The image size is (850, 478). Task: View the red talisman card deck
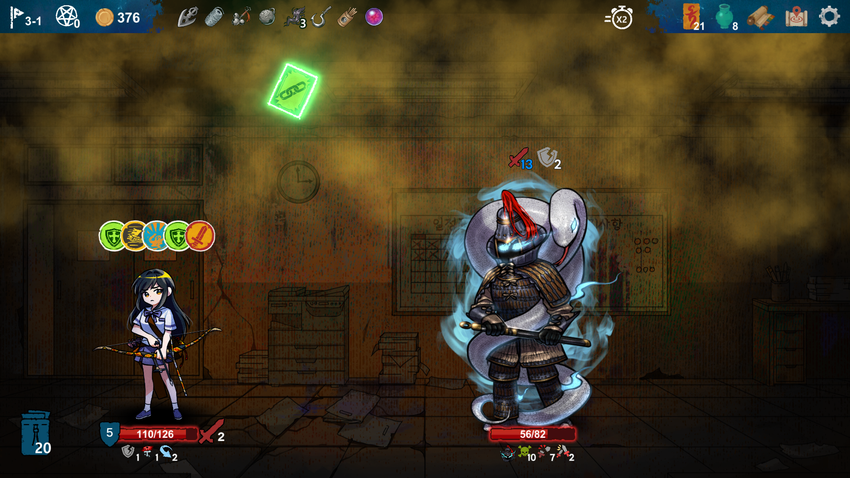click(692, 15)
